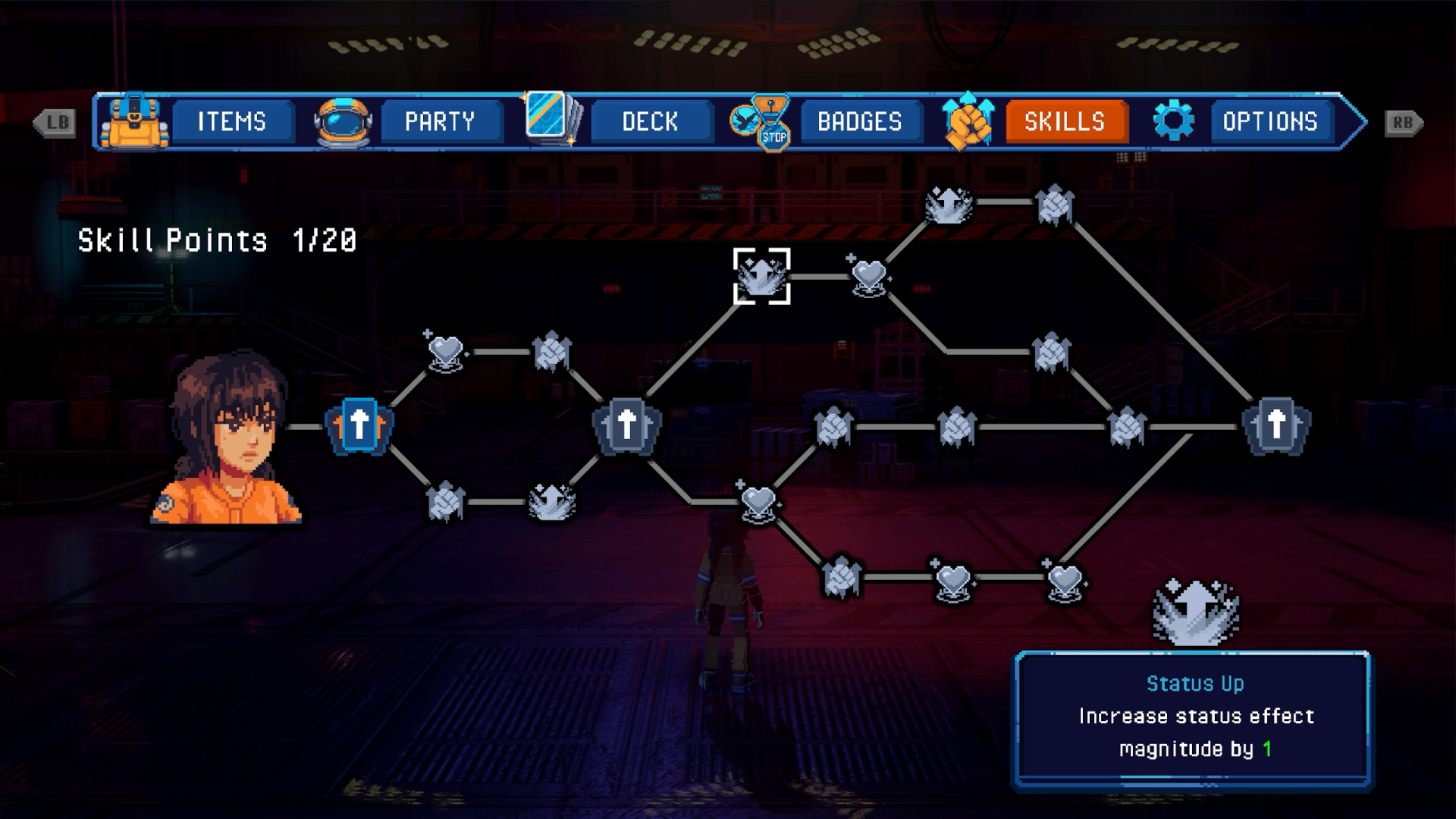Click the blue gear Options icon
Screen dimensions: 1456x819
click(1173, 121)
